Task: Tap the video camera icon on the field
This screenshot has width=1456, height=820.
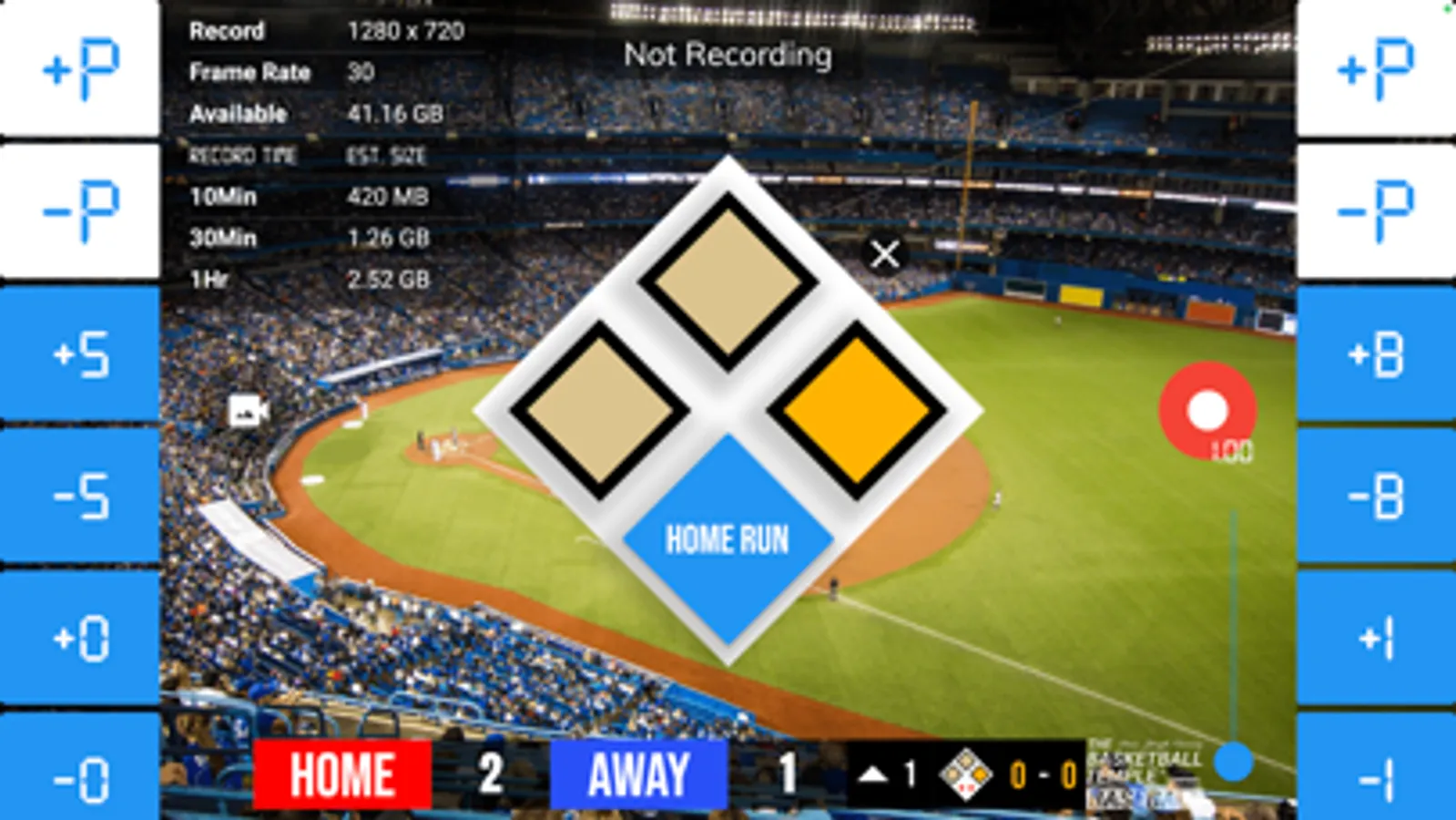Action: click(247, 410)
